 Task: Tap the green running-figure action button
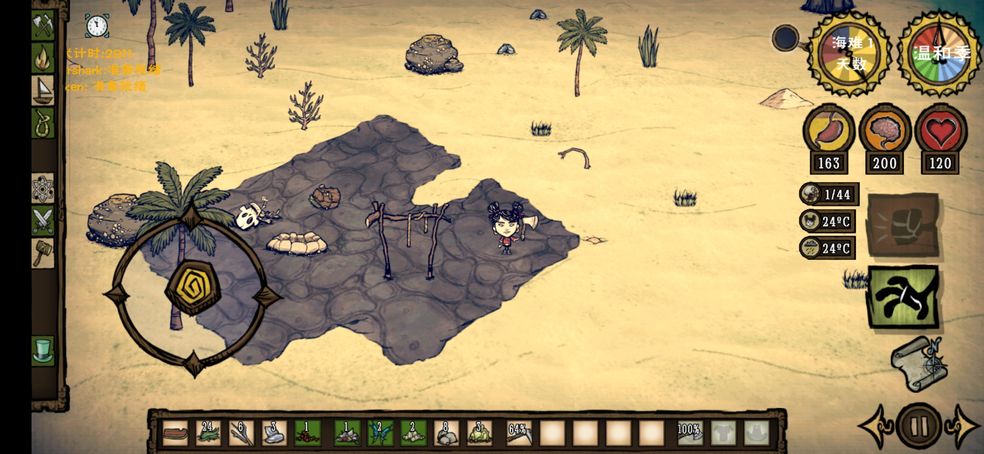(903, 297)
